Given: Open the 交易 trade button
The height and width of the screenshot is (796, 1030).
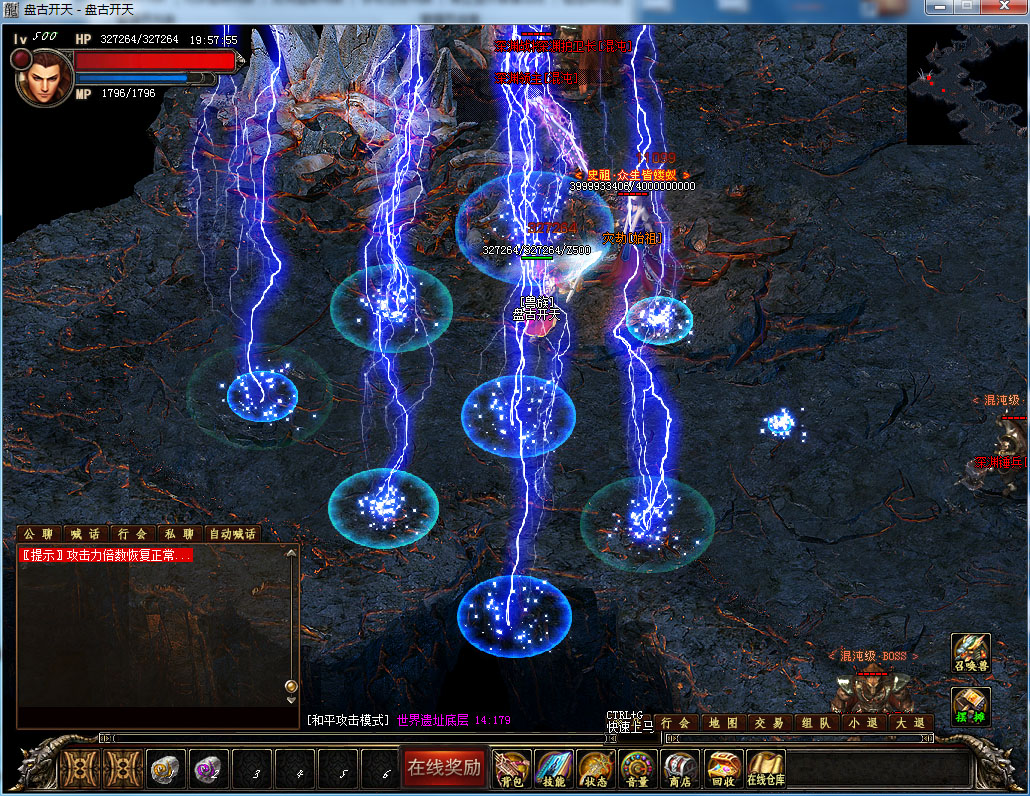Looking at the screenshot, I should [769, 722].
